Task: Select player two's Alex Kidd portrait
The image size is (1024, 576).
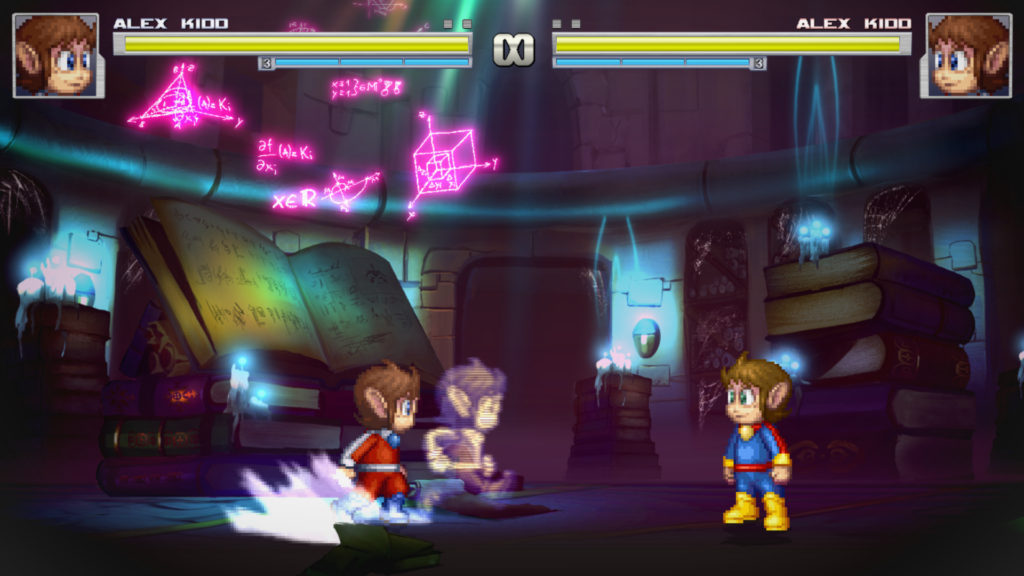Action: (967, 55)
